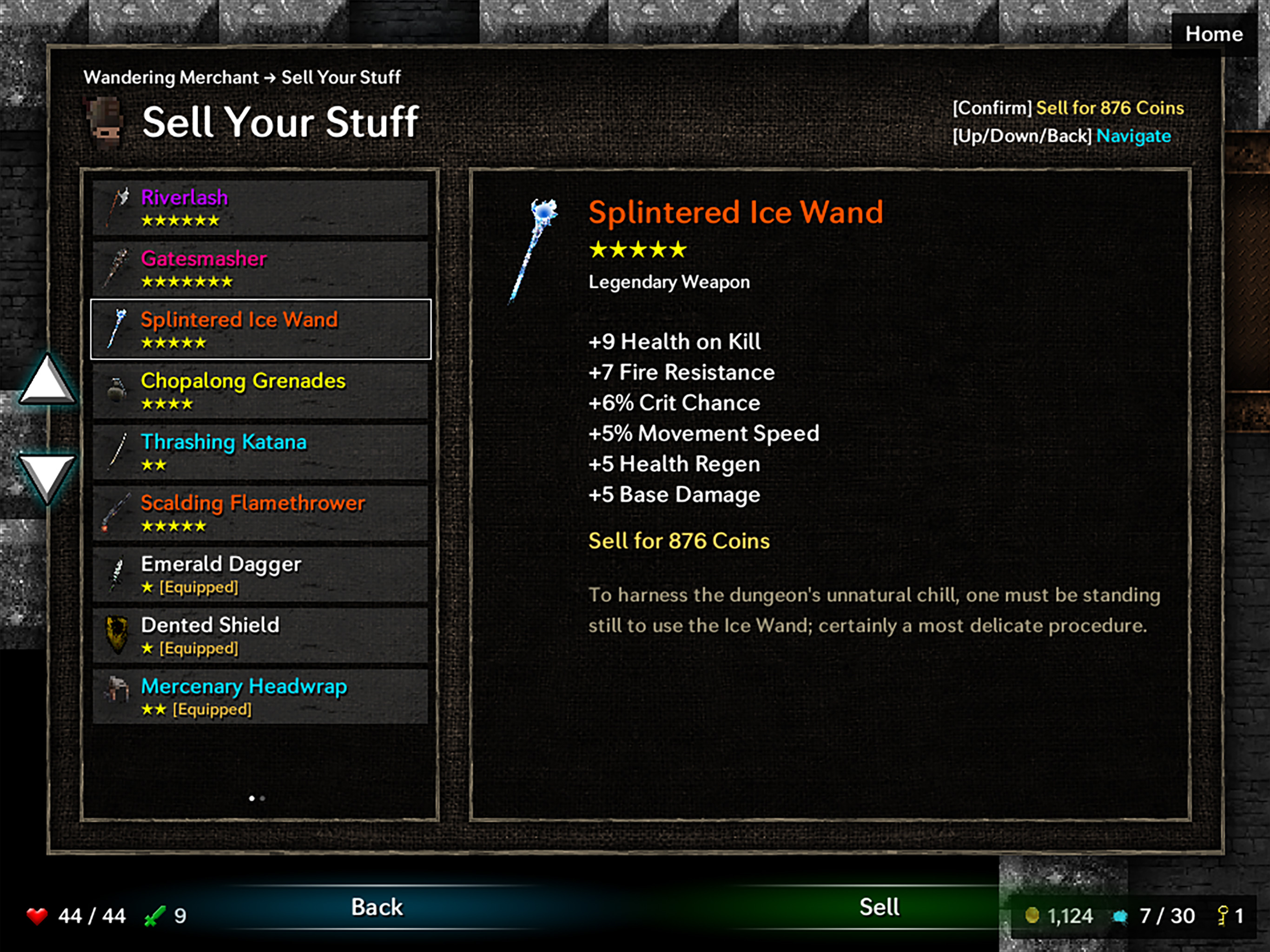
Task: Select the equipped Emerald Dagger
Action: [x=260, y=574]
